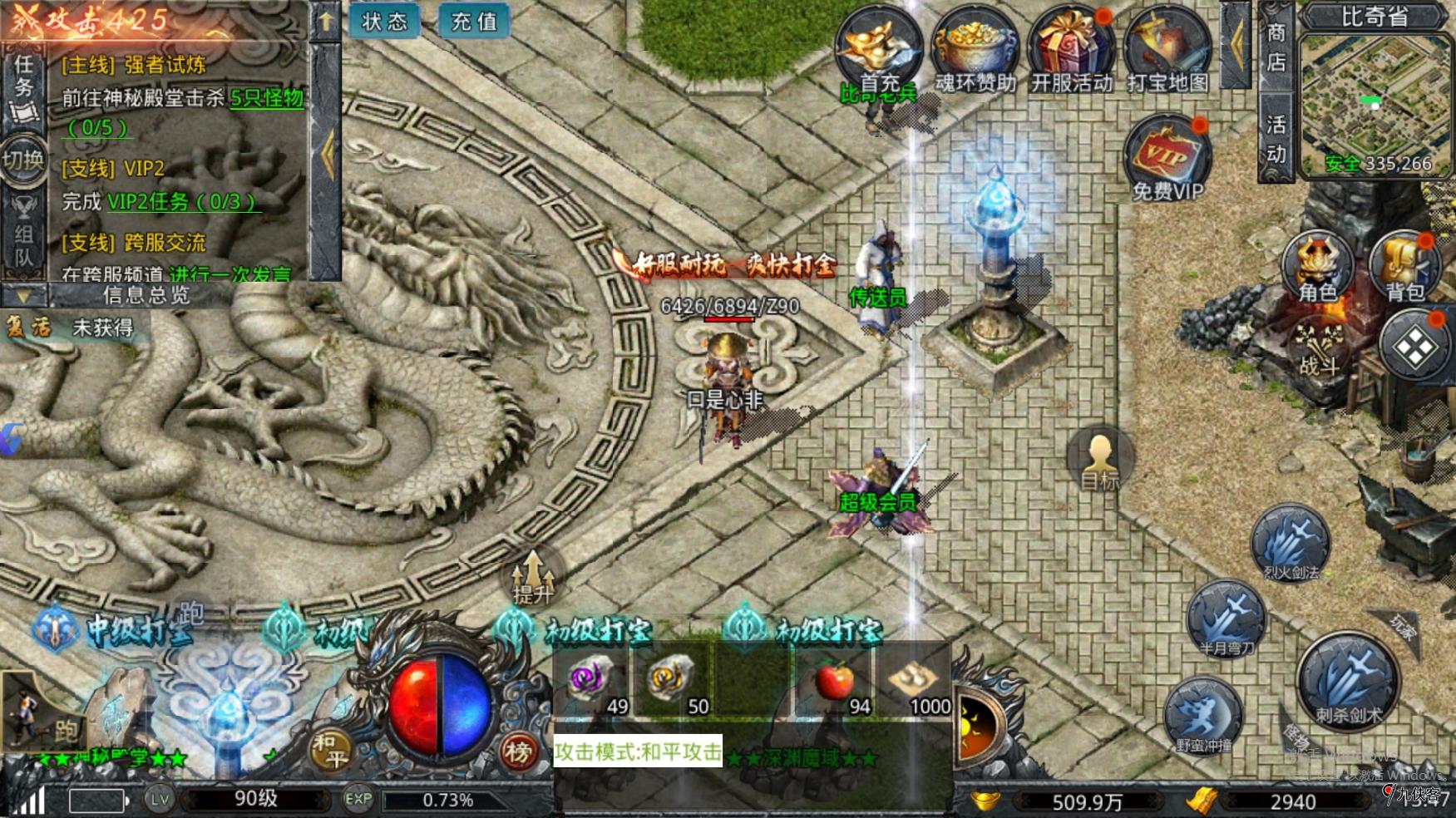This screenshot has width=1456, height=818.
Task: Claim the 免费VIP badge
Action: pos(1167,158)
